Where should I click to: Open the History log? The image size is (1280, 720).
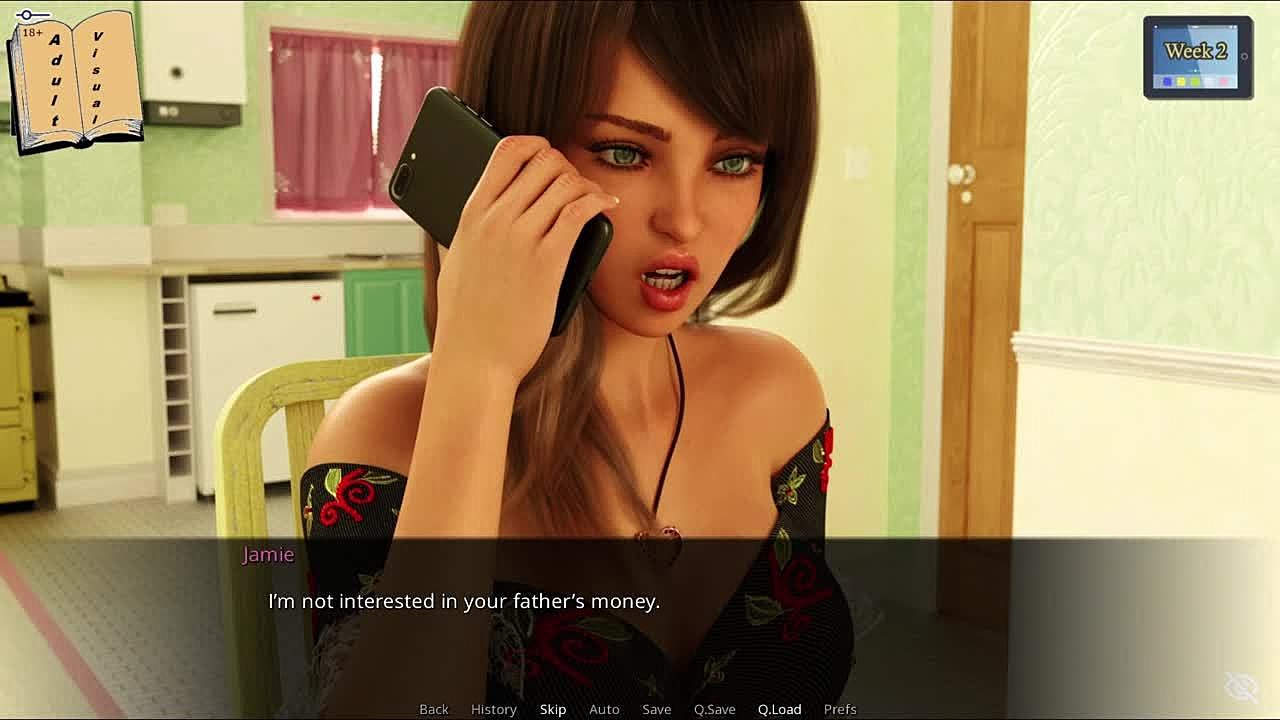tap(493, 709)
